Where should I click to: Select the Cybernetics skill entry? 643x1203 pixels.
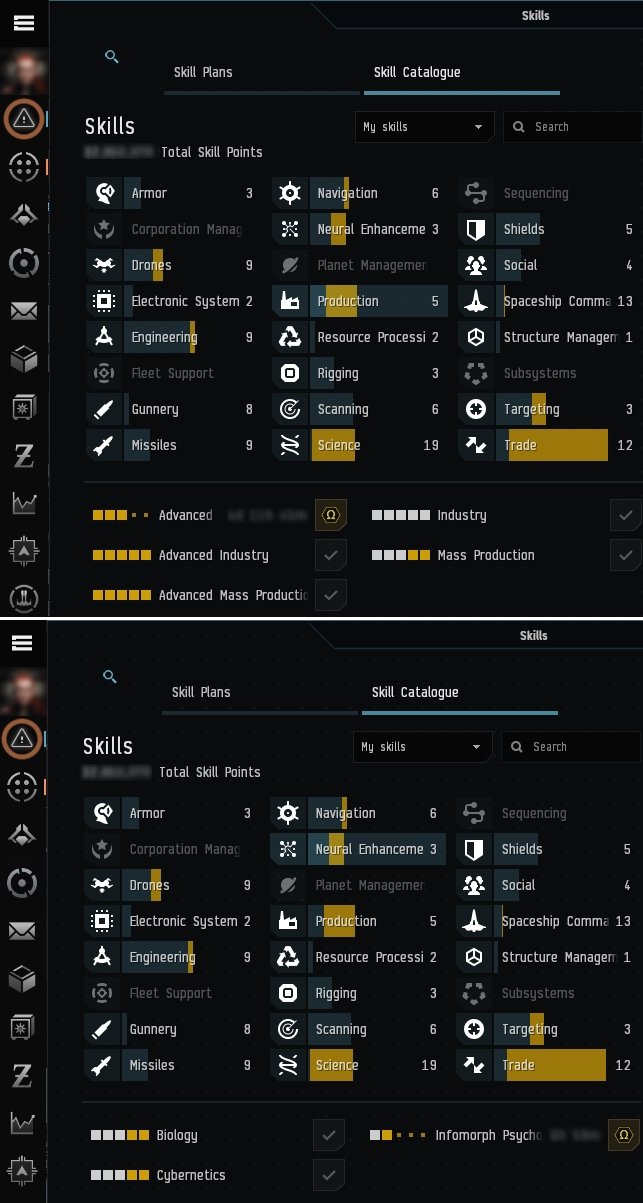coord(190,1175)
